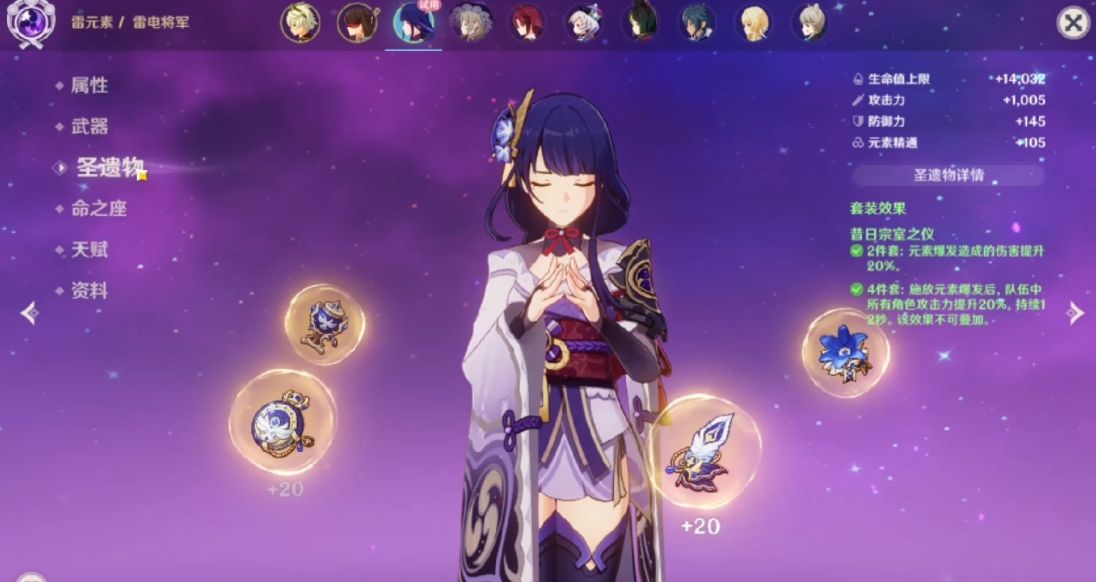Viewport: 1096px width, 582px height.
Task: Close the character screen with the X
Action: click(1073, 23)
